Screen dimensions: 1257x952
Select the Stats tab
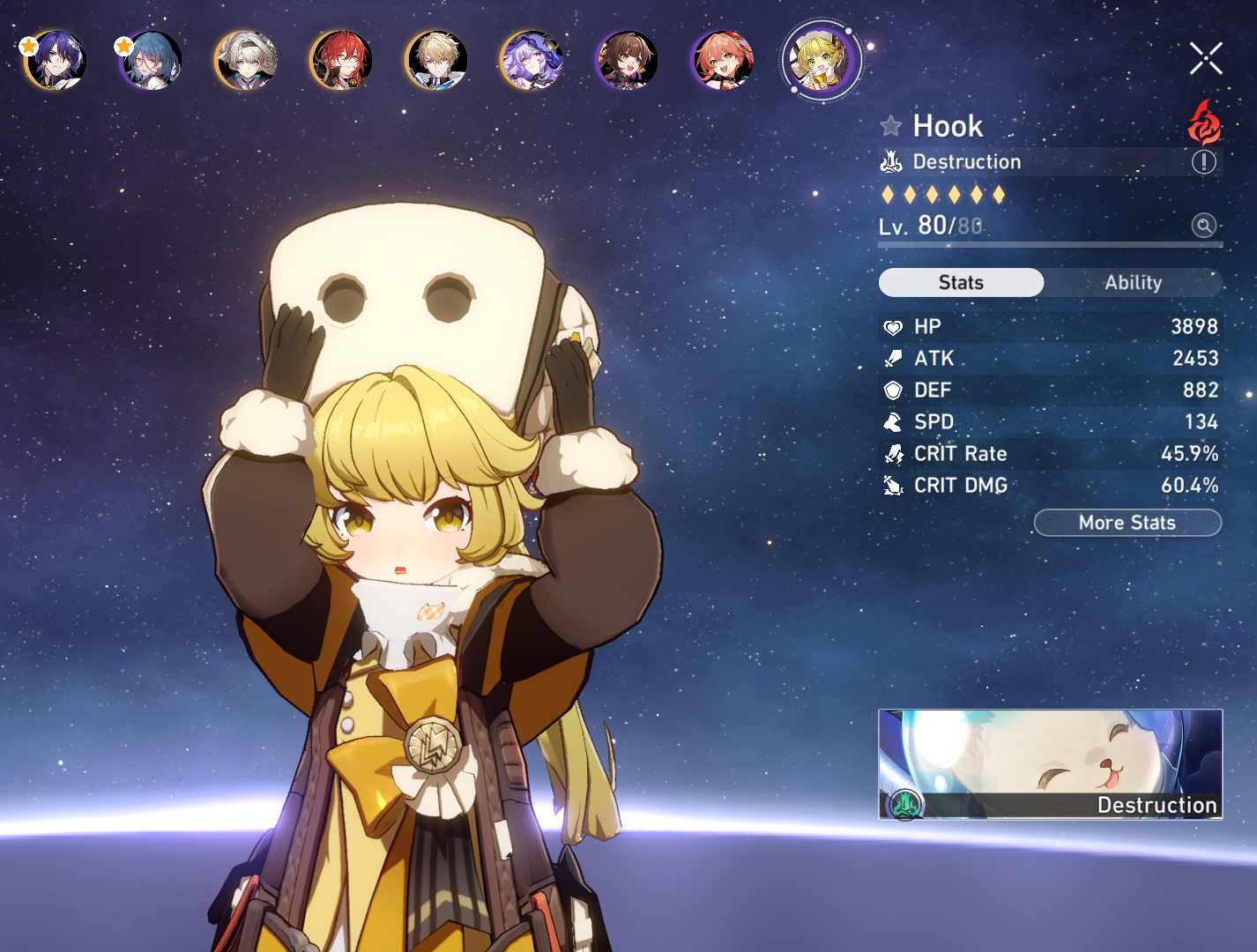(961, 282)
